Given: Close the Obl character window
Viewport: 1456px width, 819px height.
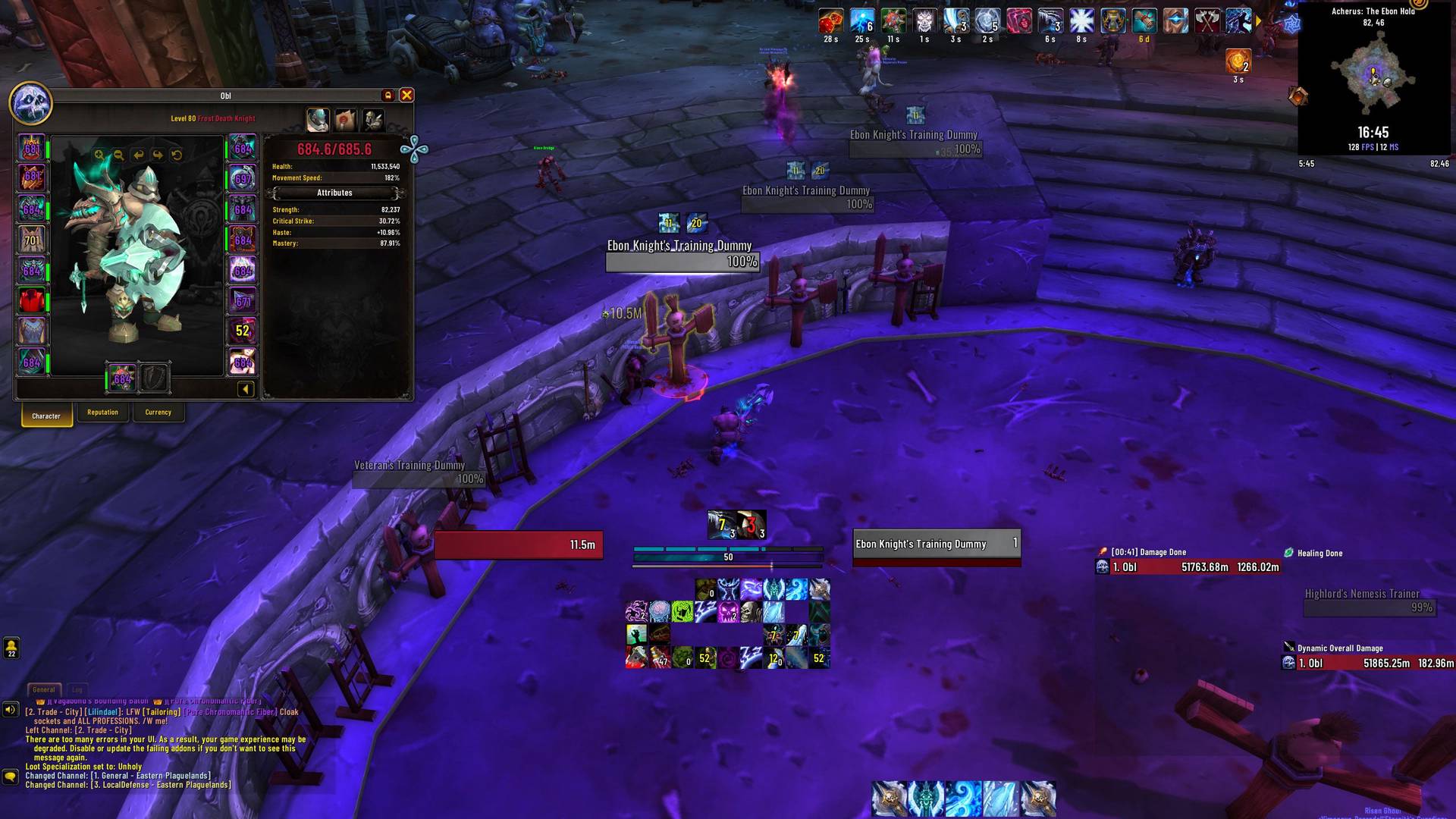Looking at the screenshot, I should [406, 95].
